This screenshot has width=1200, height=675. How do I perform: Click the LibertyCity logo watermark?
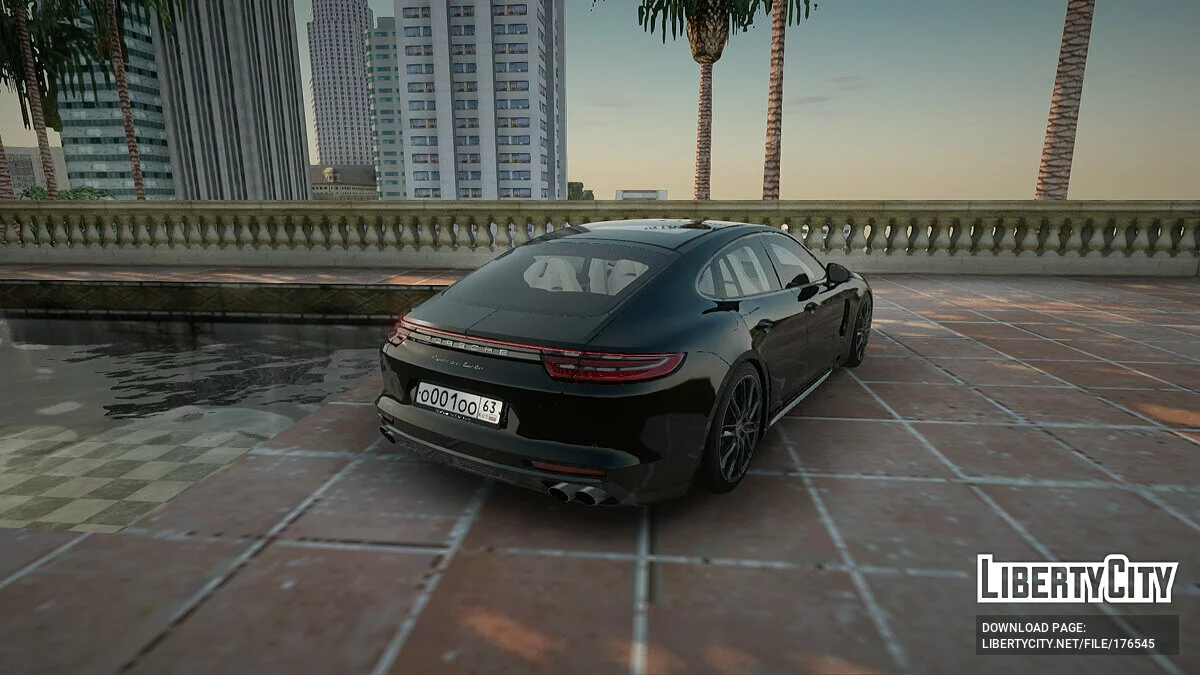click(x=1077, y=579)
